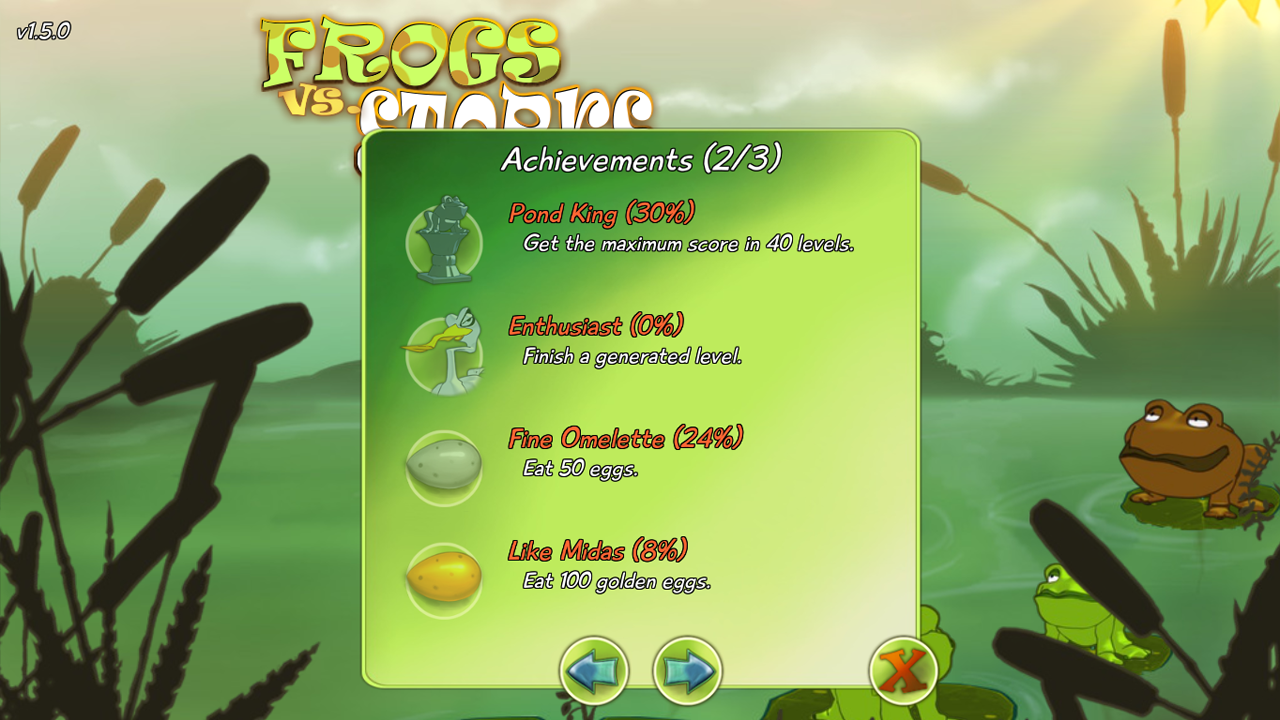1280x720 pixels.
Task: Select the Fine Omelette egg icon
Action: [x=443, y=466]
